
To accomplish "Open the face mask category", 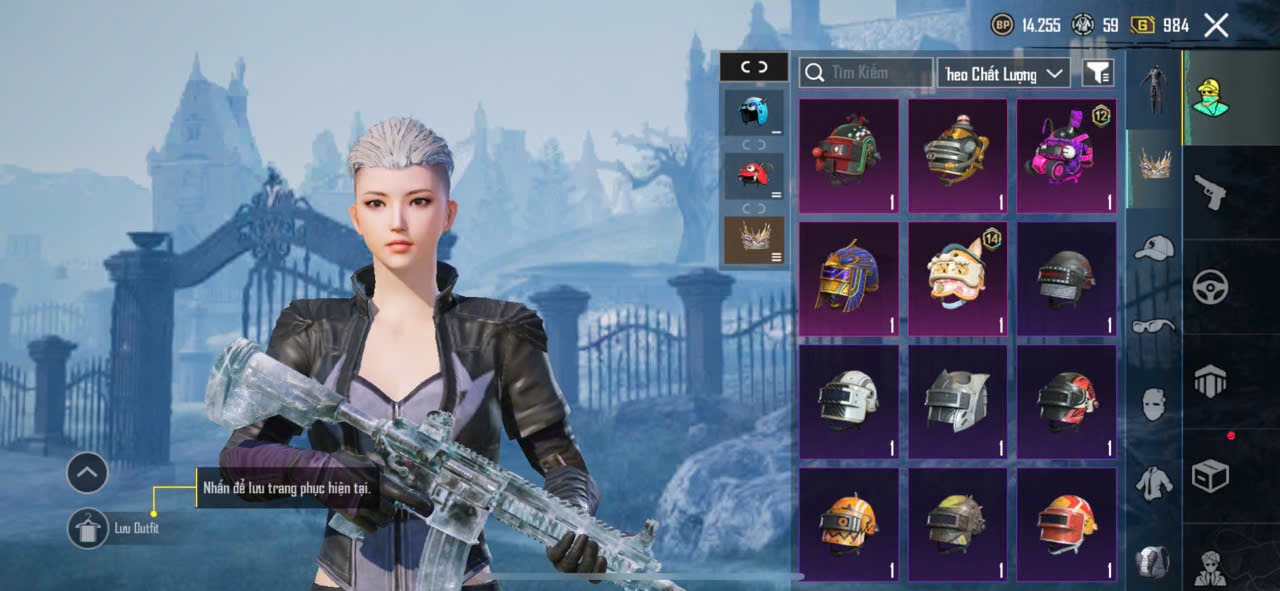I will coord(1154,404).
